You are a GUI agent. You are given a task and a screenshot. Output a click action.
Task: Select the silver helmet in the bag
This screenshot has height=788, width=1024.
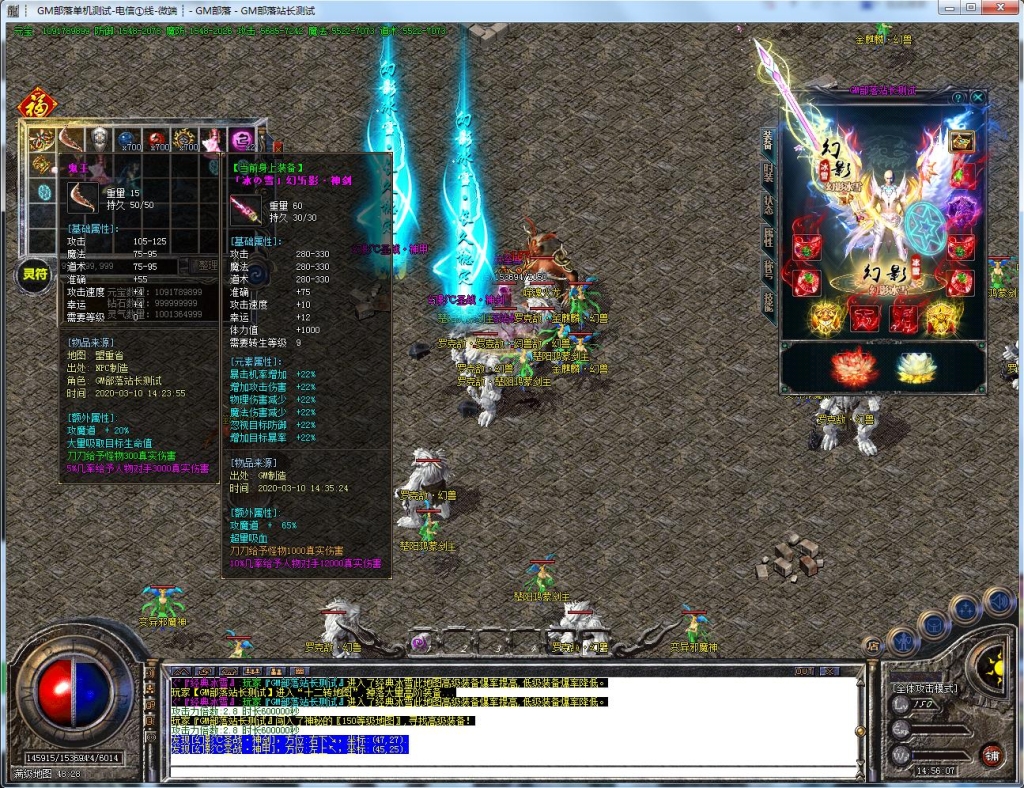[x=98, y=139]
